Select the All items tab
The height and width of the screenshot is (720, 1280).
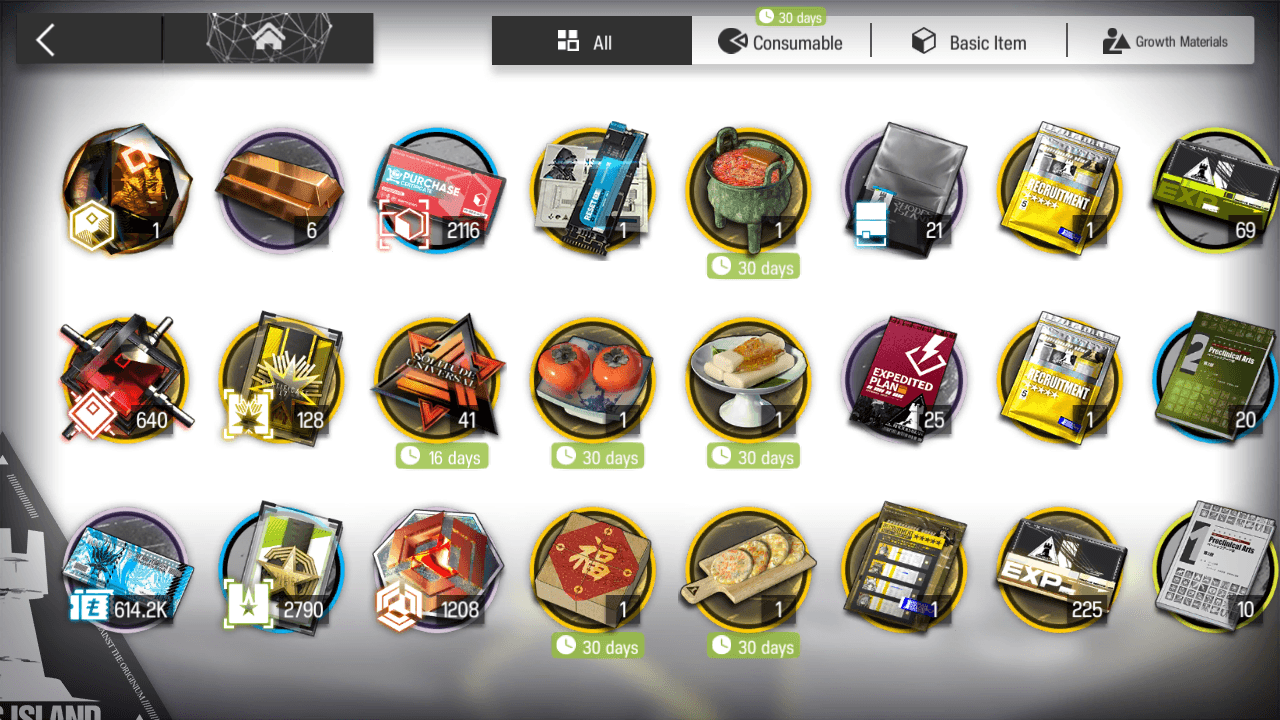(590, 42)
